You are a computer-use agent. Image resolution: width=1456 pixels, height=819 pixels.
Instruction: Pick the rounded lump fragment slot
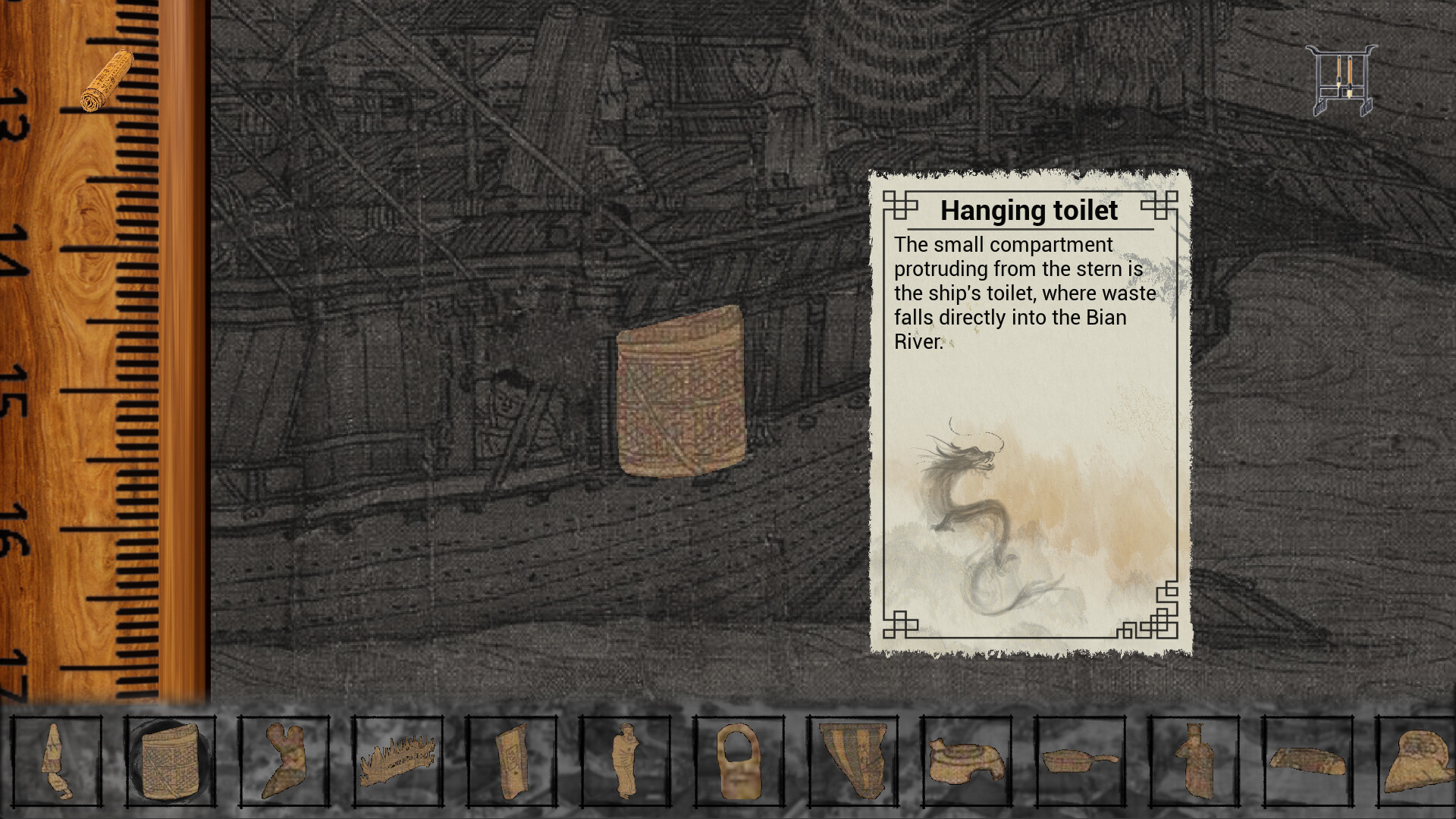1417,761
